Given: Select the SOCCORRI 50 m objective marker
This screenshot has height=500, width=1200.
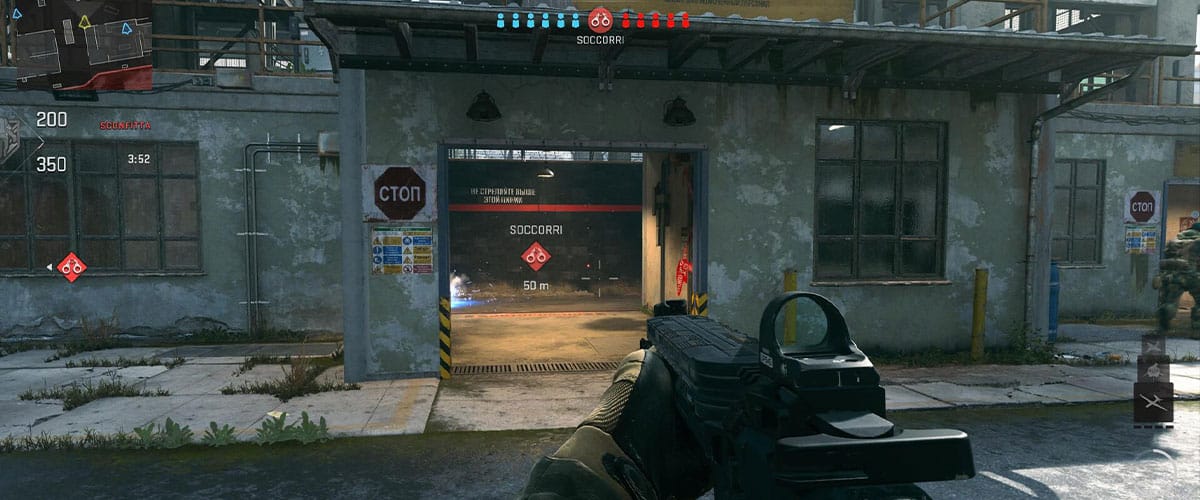Looking at the screenshot, I should [x=536, y=256].
